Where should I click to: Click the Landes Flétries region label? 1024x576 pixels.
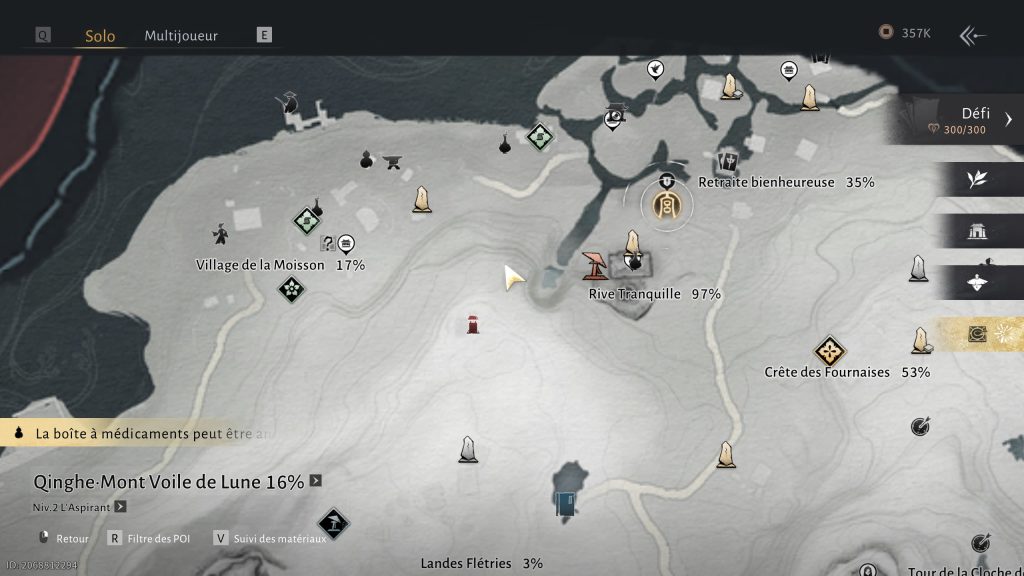tap(466, 563)
